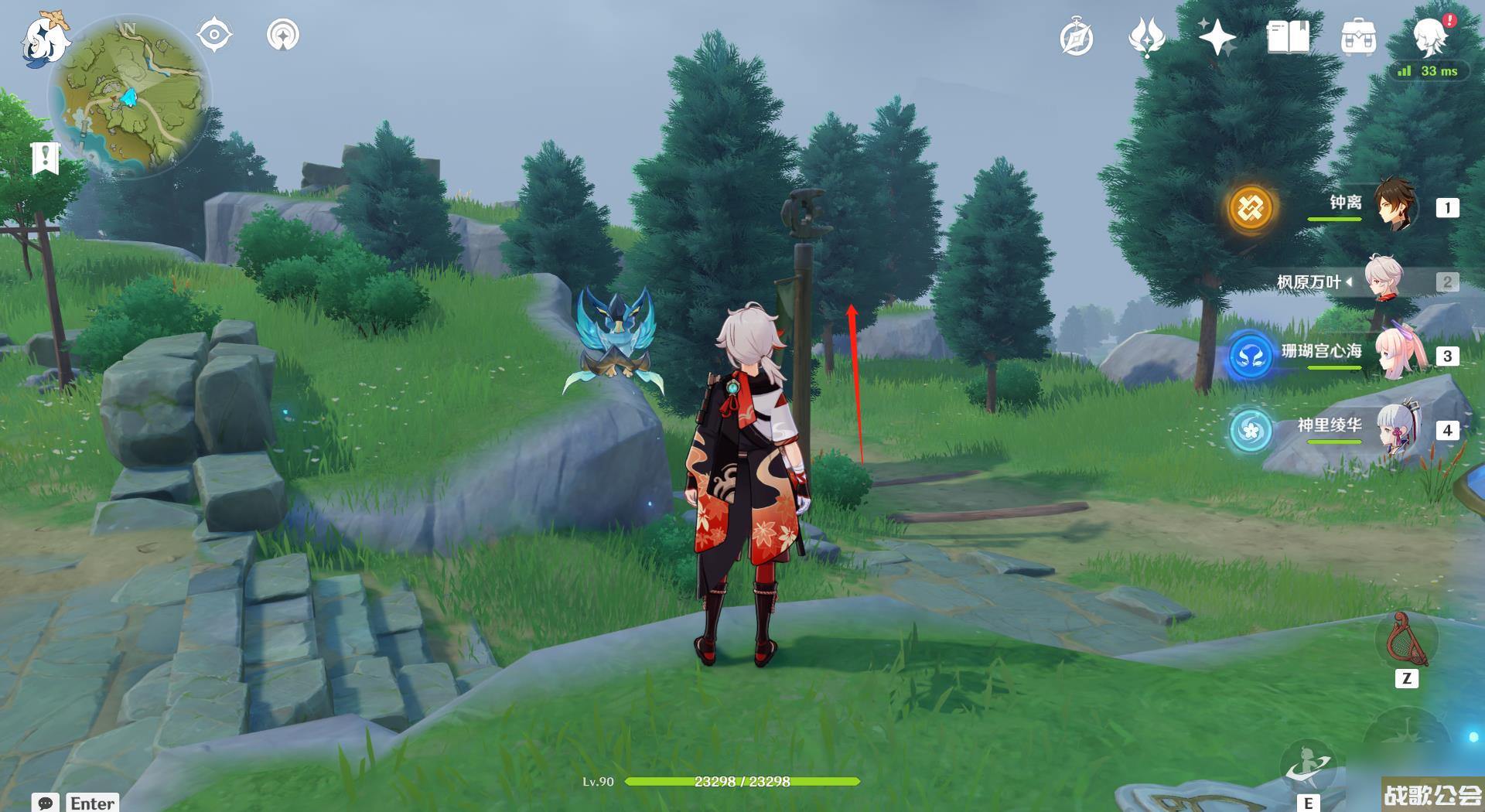
Task: Switch to party member 钟离
Action: click(1395, 206)
